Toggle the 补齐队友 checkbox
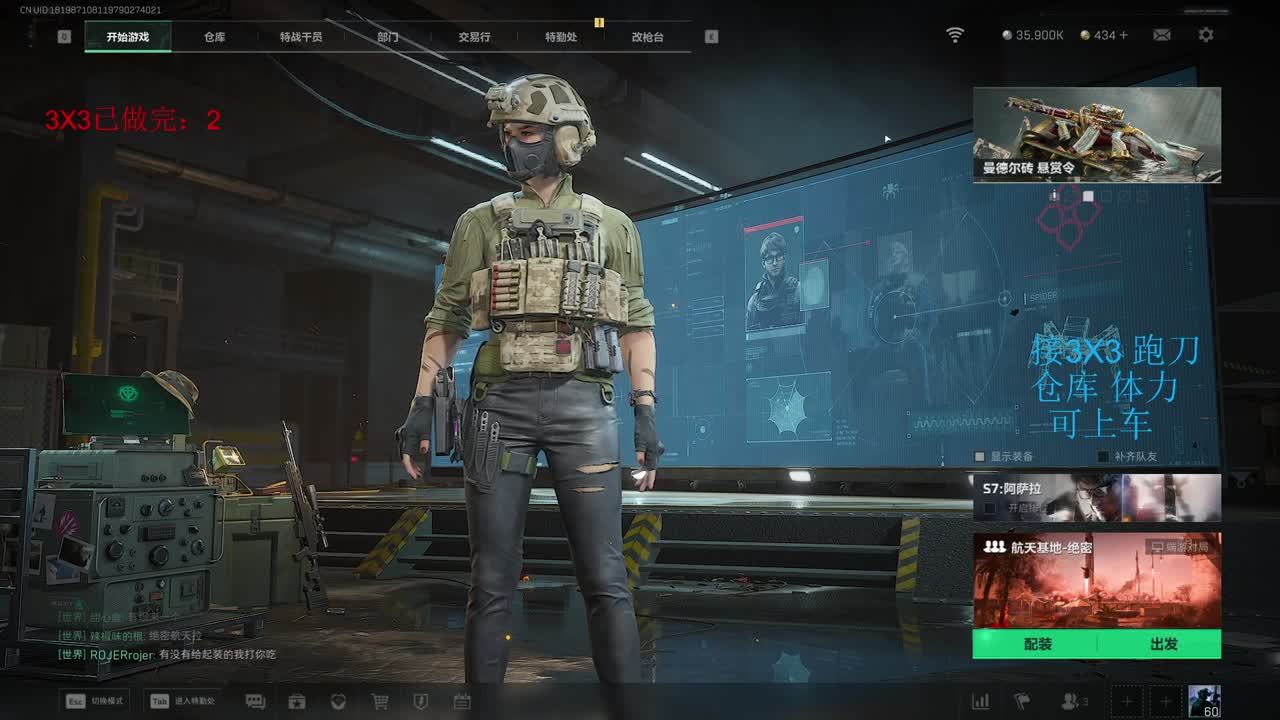Viewport: 1280px width, 720px height. [x=1103, y=457]
